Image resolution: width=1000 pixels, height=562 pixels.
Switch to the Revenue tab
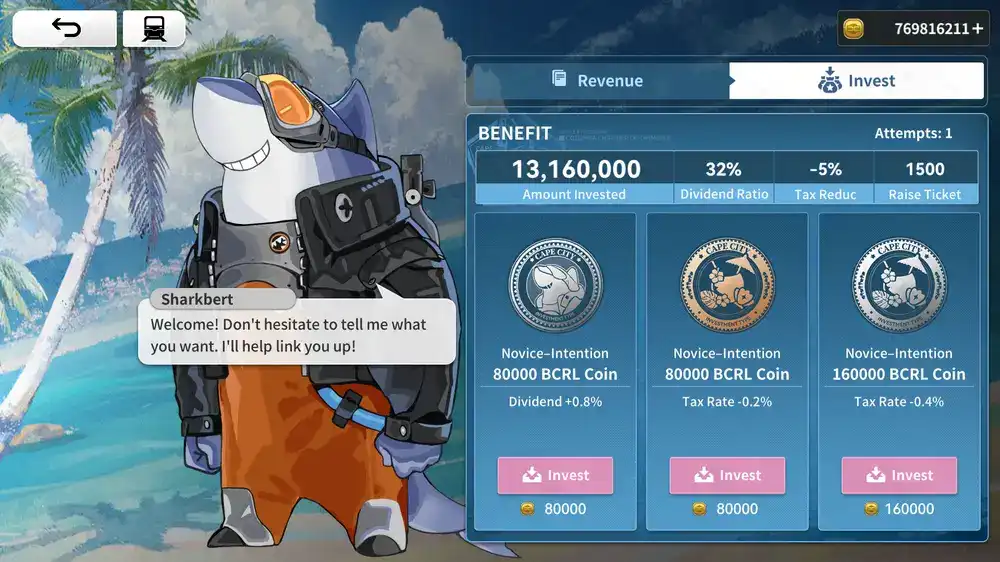point(598,81)
